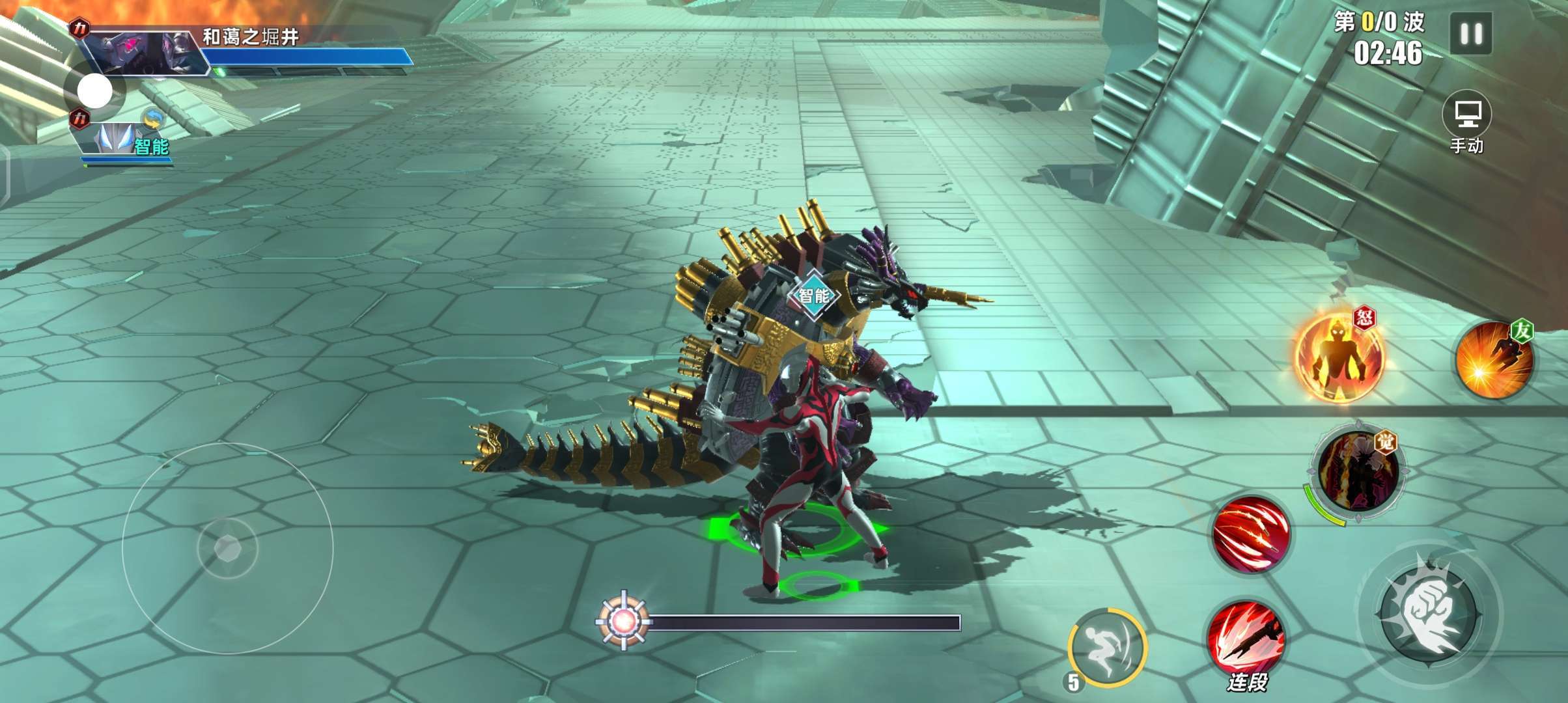Use the red claw slash skill
1568x703 pixels.
(1251, 535)
